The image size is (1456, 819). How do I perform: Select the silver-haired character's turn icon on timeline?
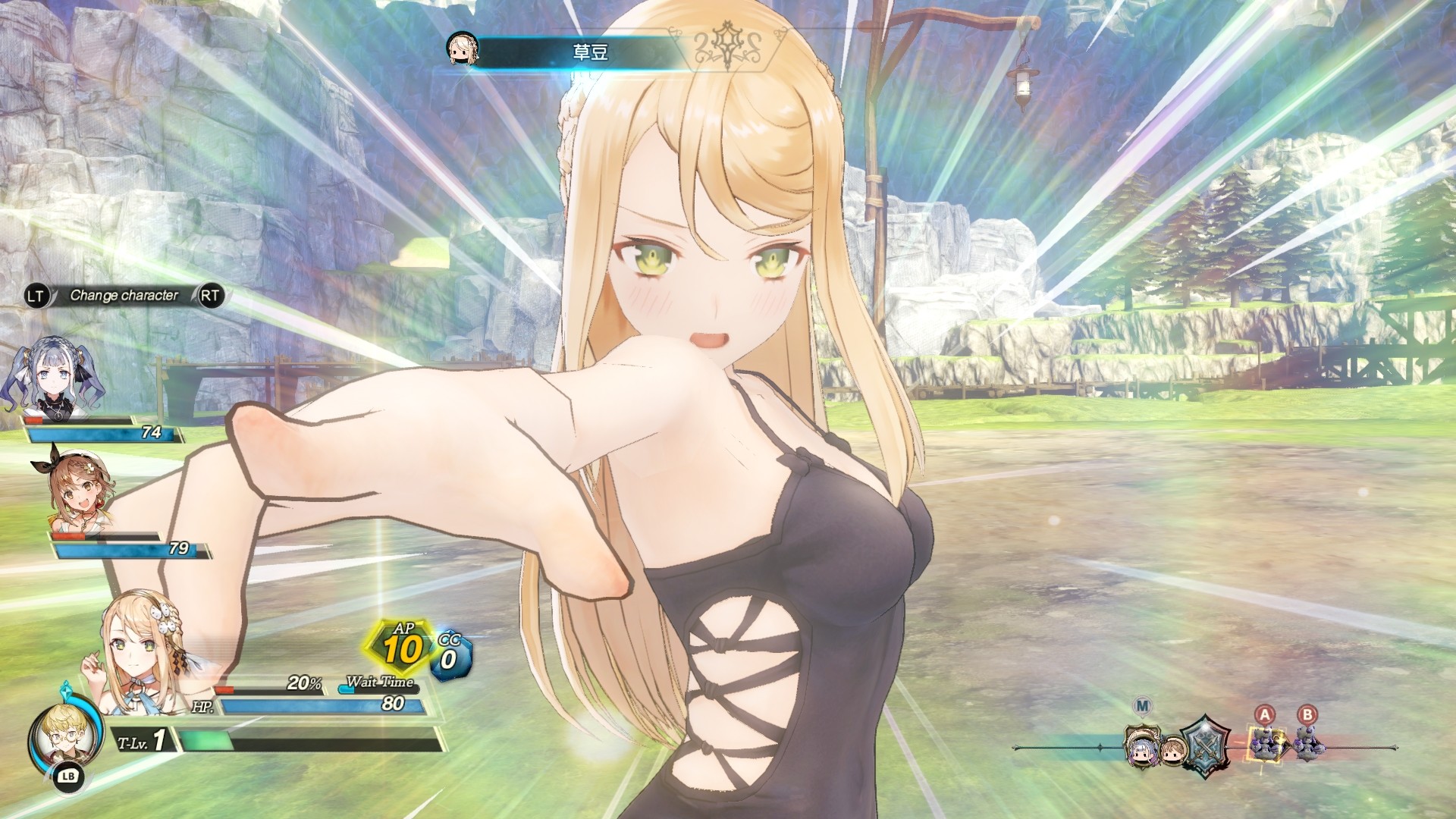click(x=1142, y=751)
